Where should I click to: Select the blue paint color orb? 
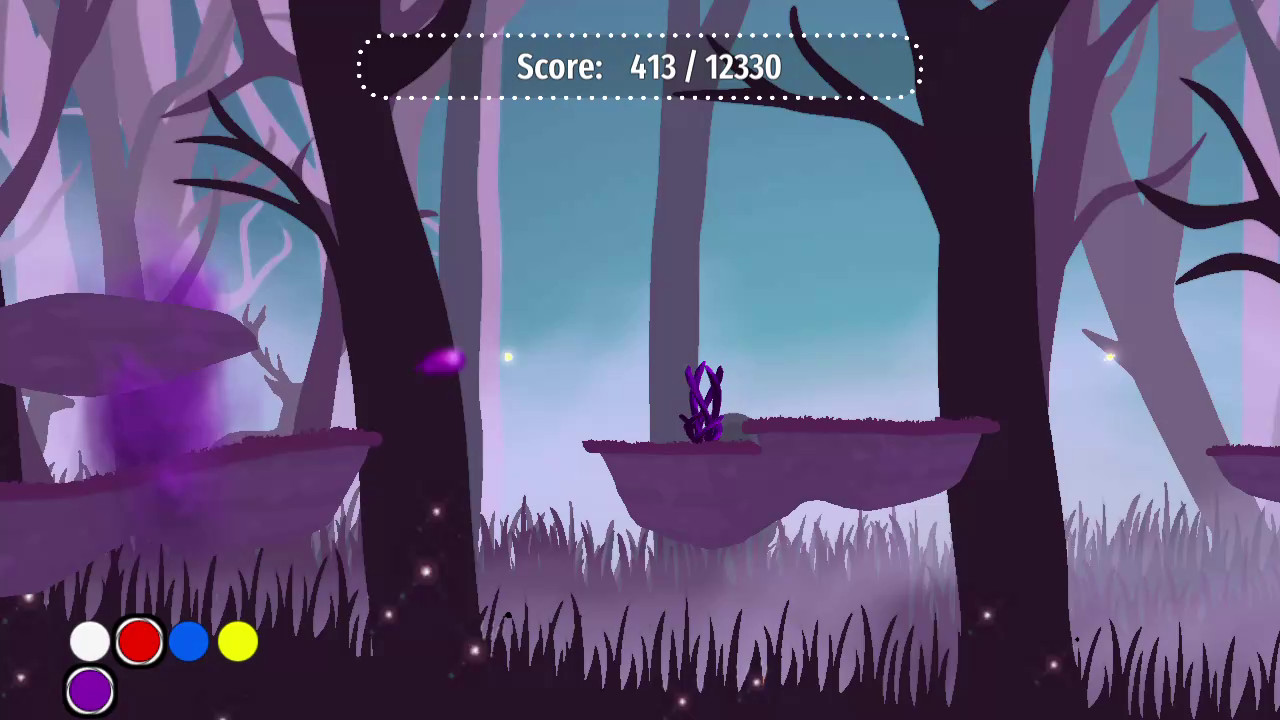pos(189,641)
